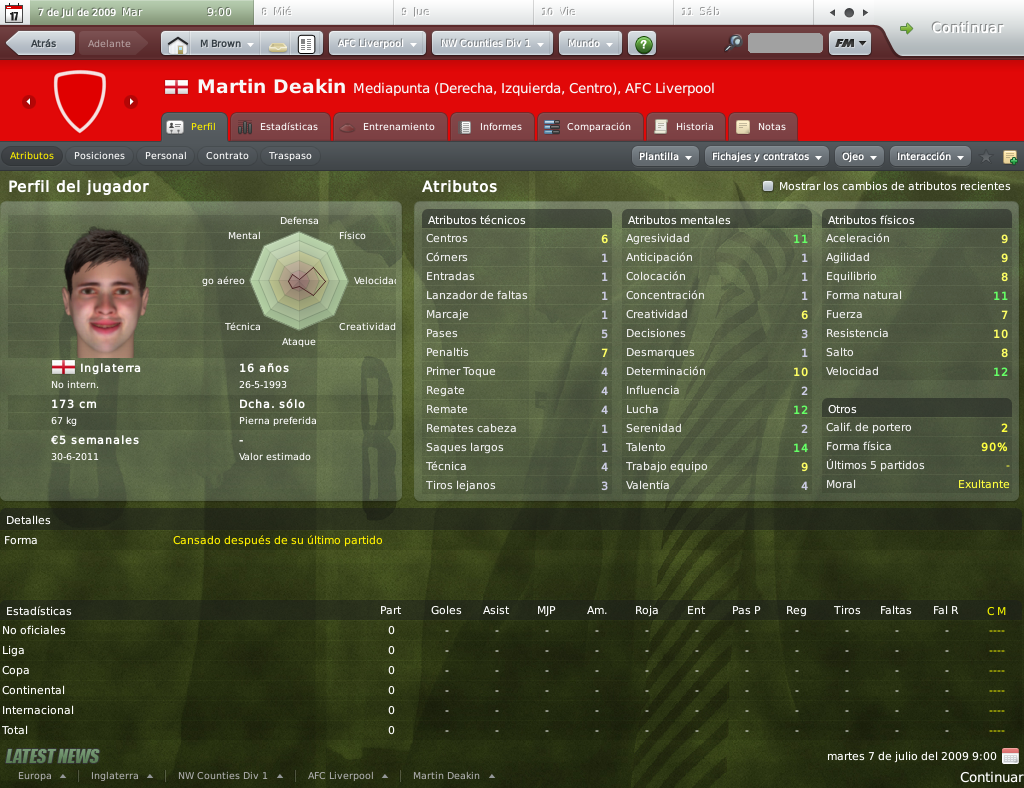Open the Mundo dropdown menu
The height and width of the screenshot is (788, 1024).
coord(590,44)
